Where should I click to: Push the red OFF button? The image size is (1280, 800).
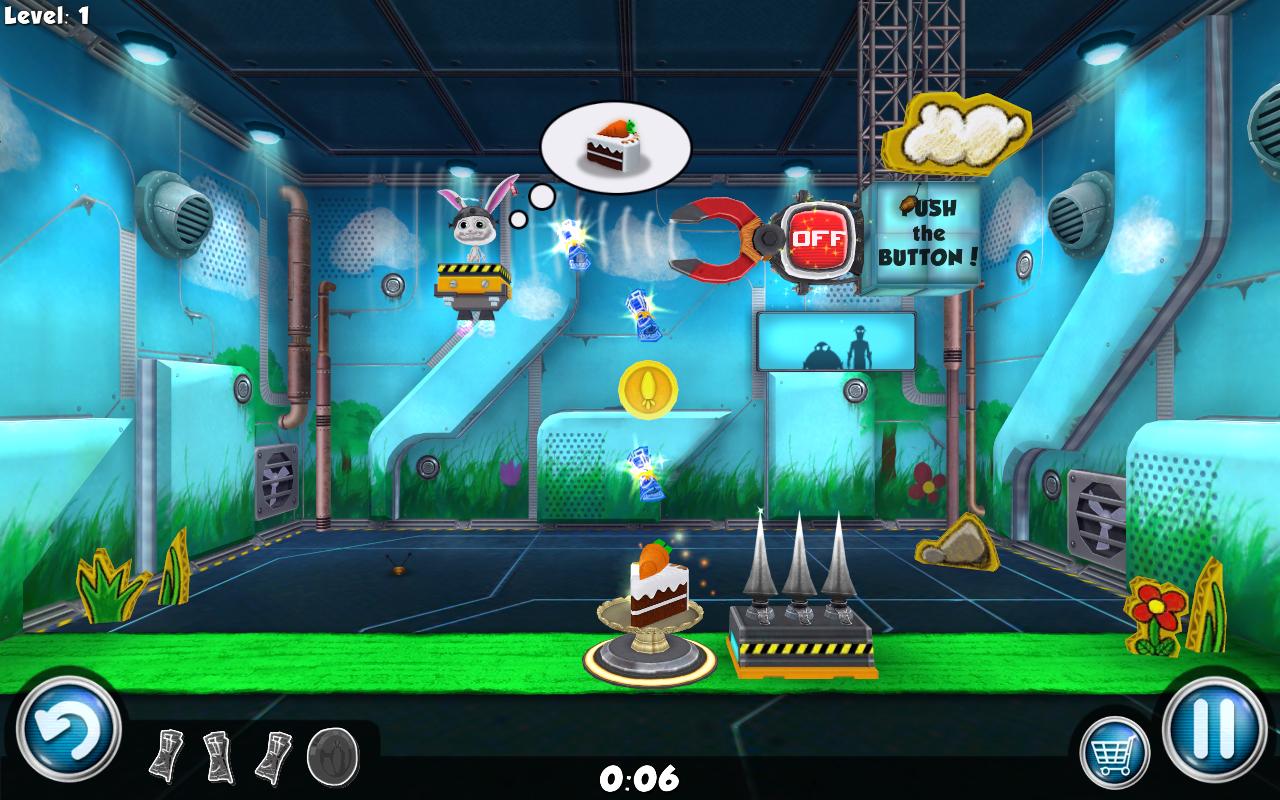[x=819, y=240]
